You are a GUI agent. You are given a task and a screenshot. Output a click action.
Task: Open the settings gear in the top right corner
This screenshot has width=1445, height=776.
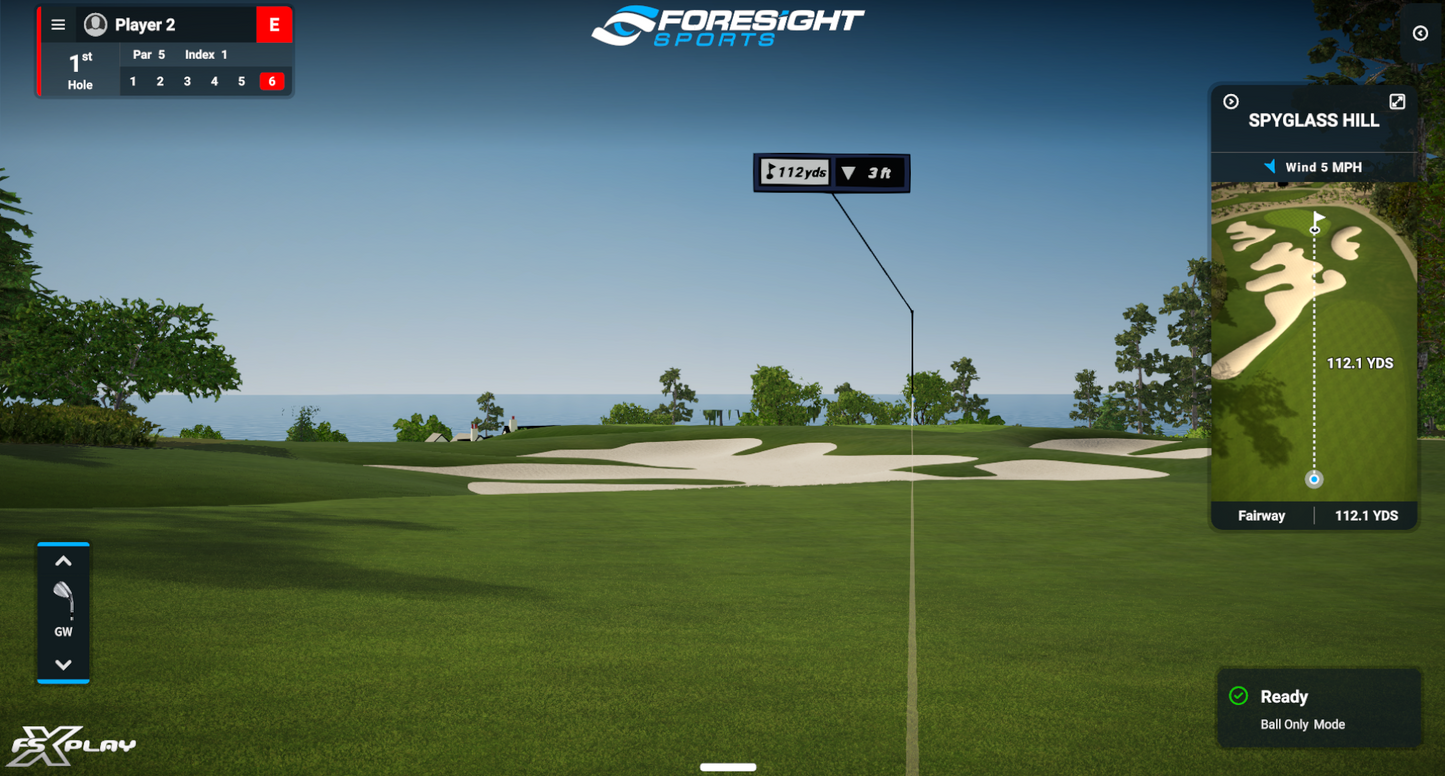(1421, 33)
